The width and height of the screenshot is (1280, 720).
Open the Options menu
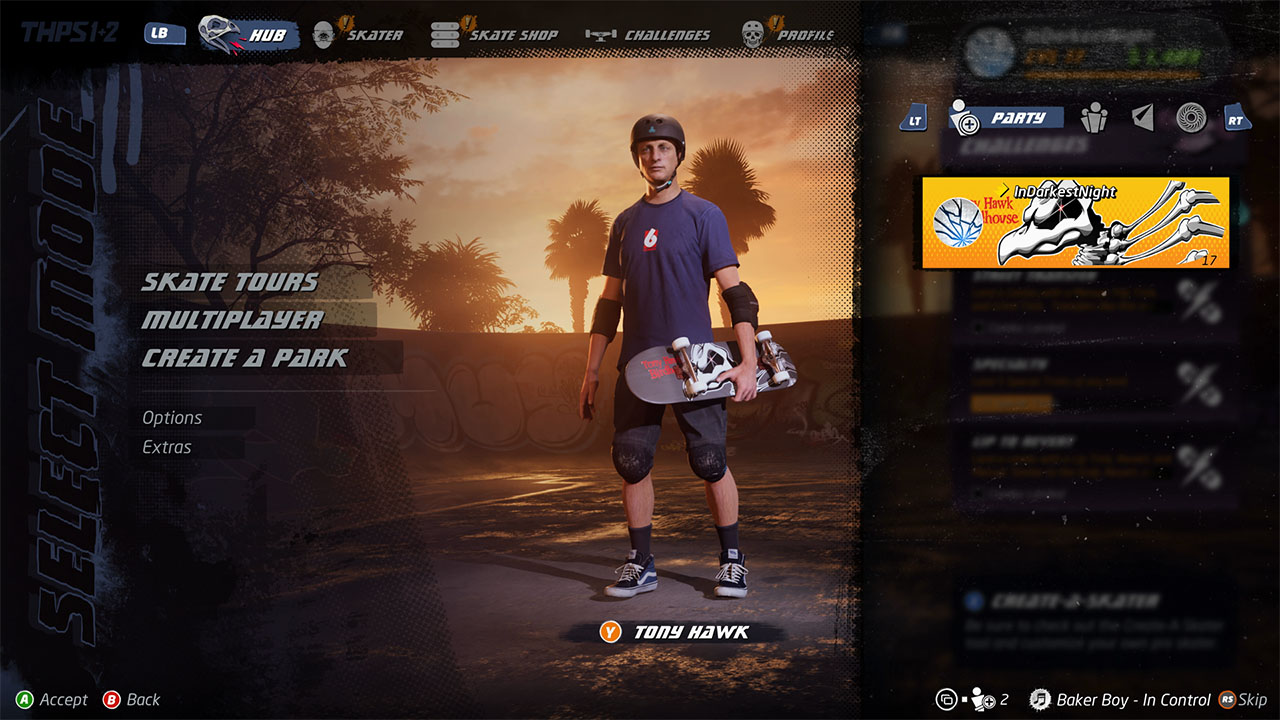click(172, 418)
